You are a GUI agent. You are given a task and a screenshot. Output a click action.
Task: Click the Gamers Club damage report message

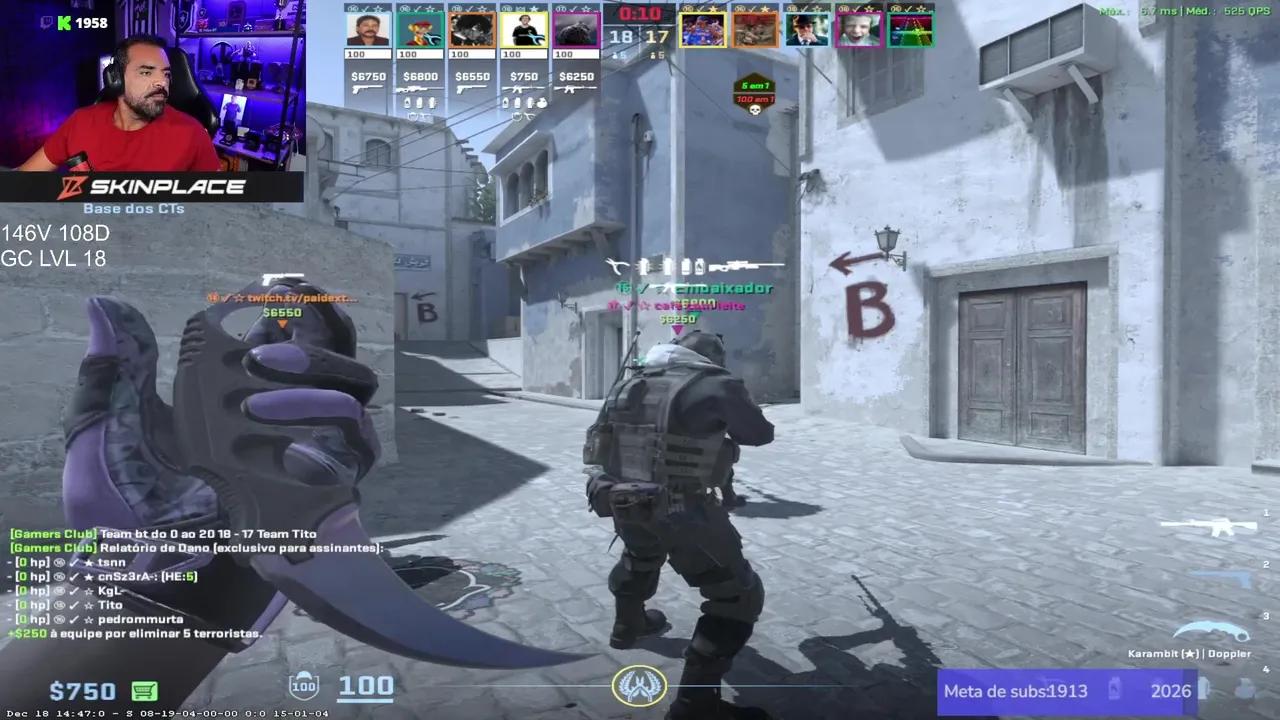coord(196,547)
